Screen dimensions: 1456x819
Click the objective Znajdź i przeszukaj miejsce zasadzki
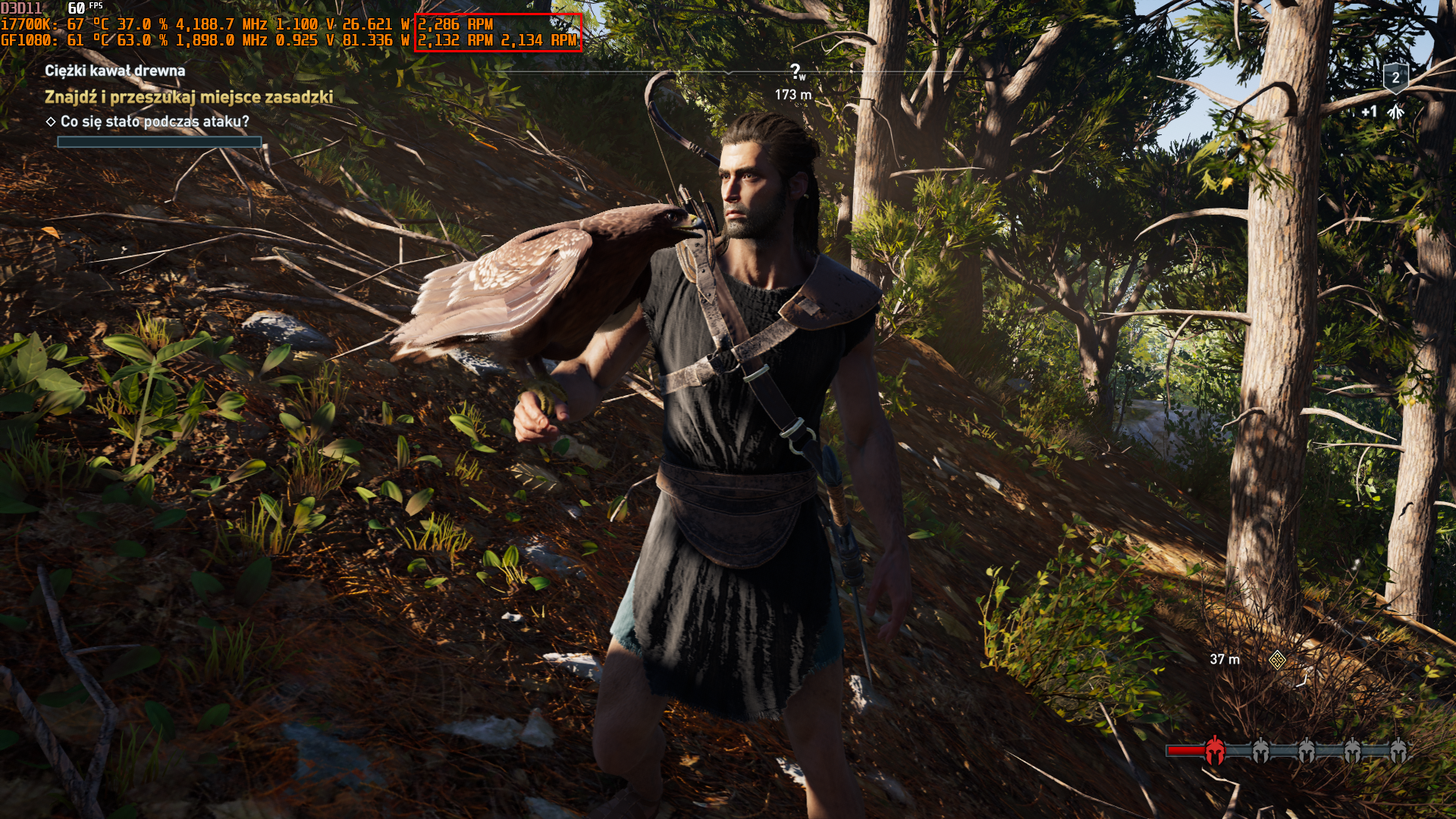189,97
